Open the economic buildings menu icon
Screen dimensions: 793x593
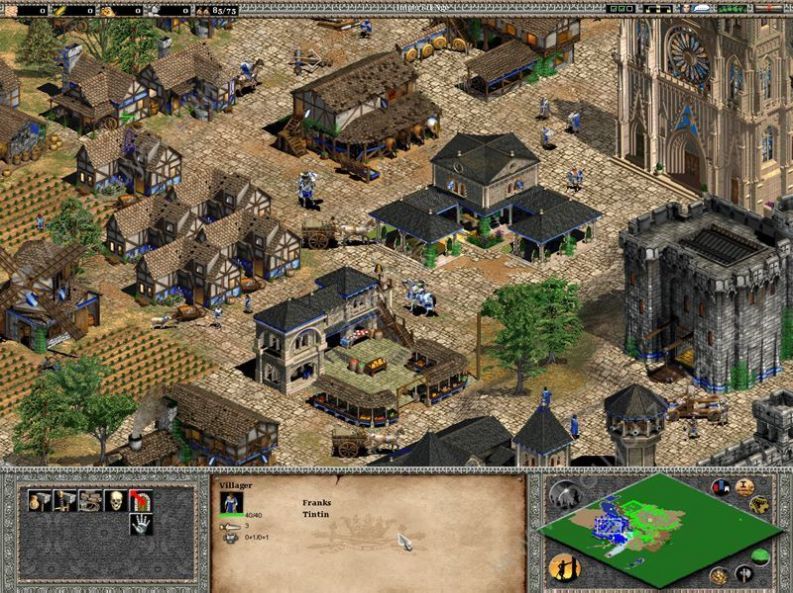(x=41, y=502)
